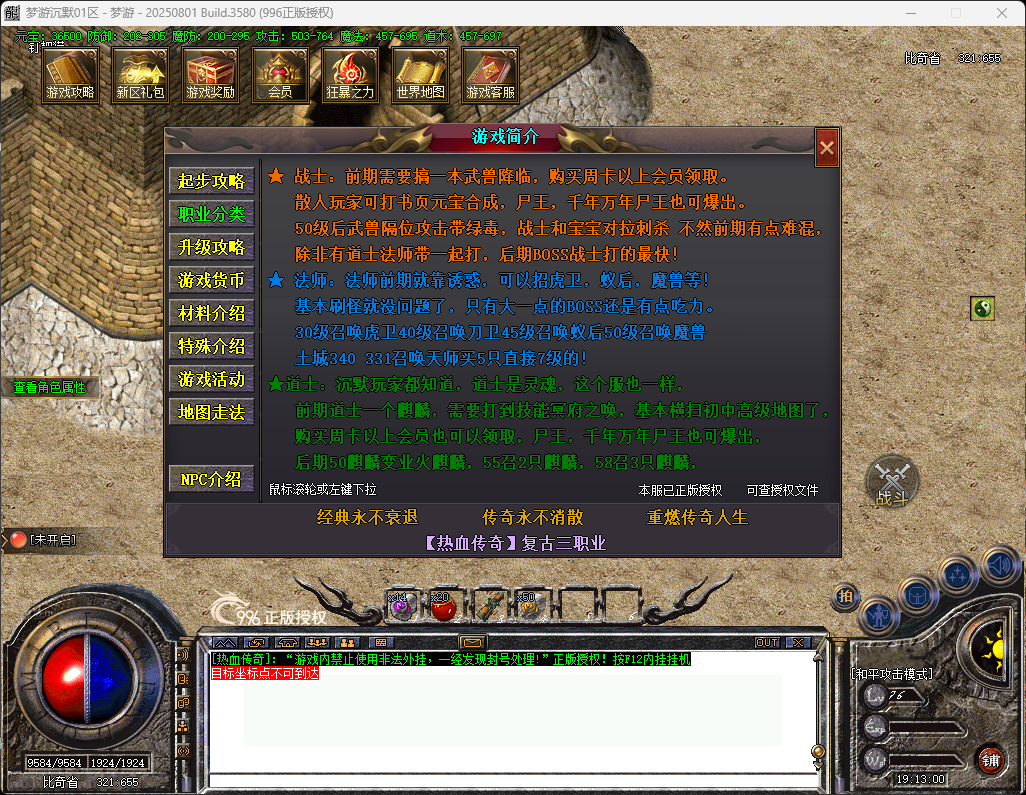This screenshot has height=795, width=1026.
Task: Choose the 地图走法 tab
Action: [x=211, y=412]
